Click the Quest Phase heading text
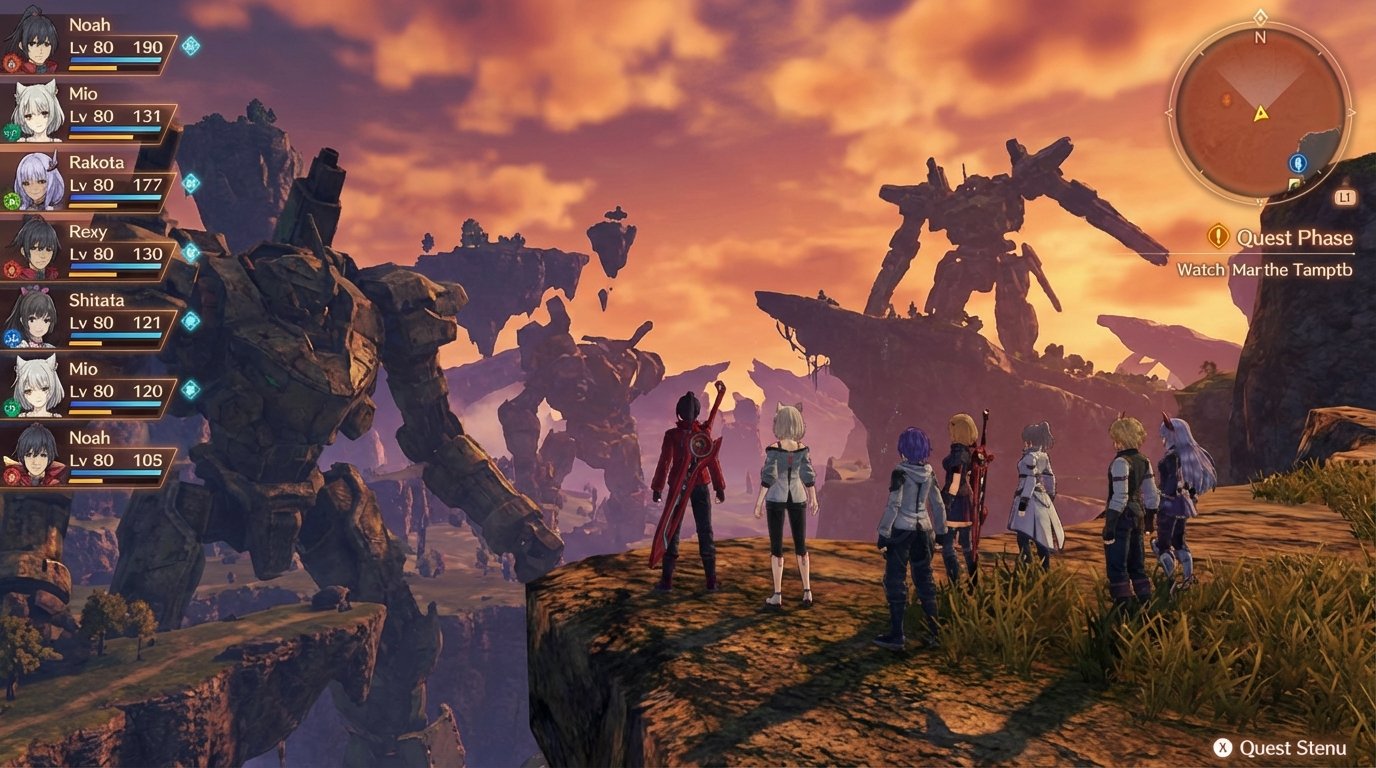Image resolution: width=1376 pixels, height=768 pixels. click(1294, 238)
